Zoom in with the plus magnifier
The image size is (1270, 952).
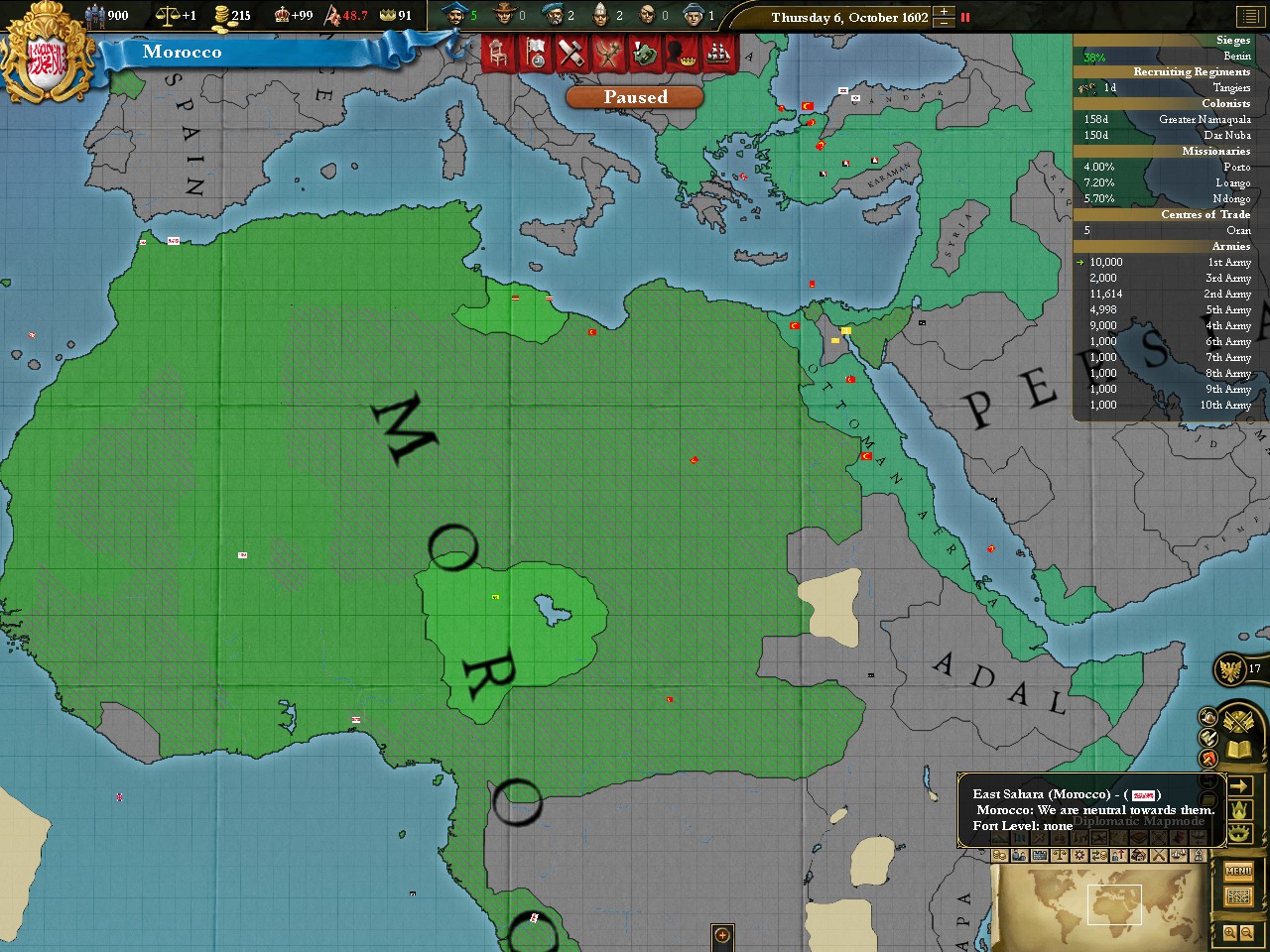[1229, 932]
